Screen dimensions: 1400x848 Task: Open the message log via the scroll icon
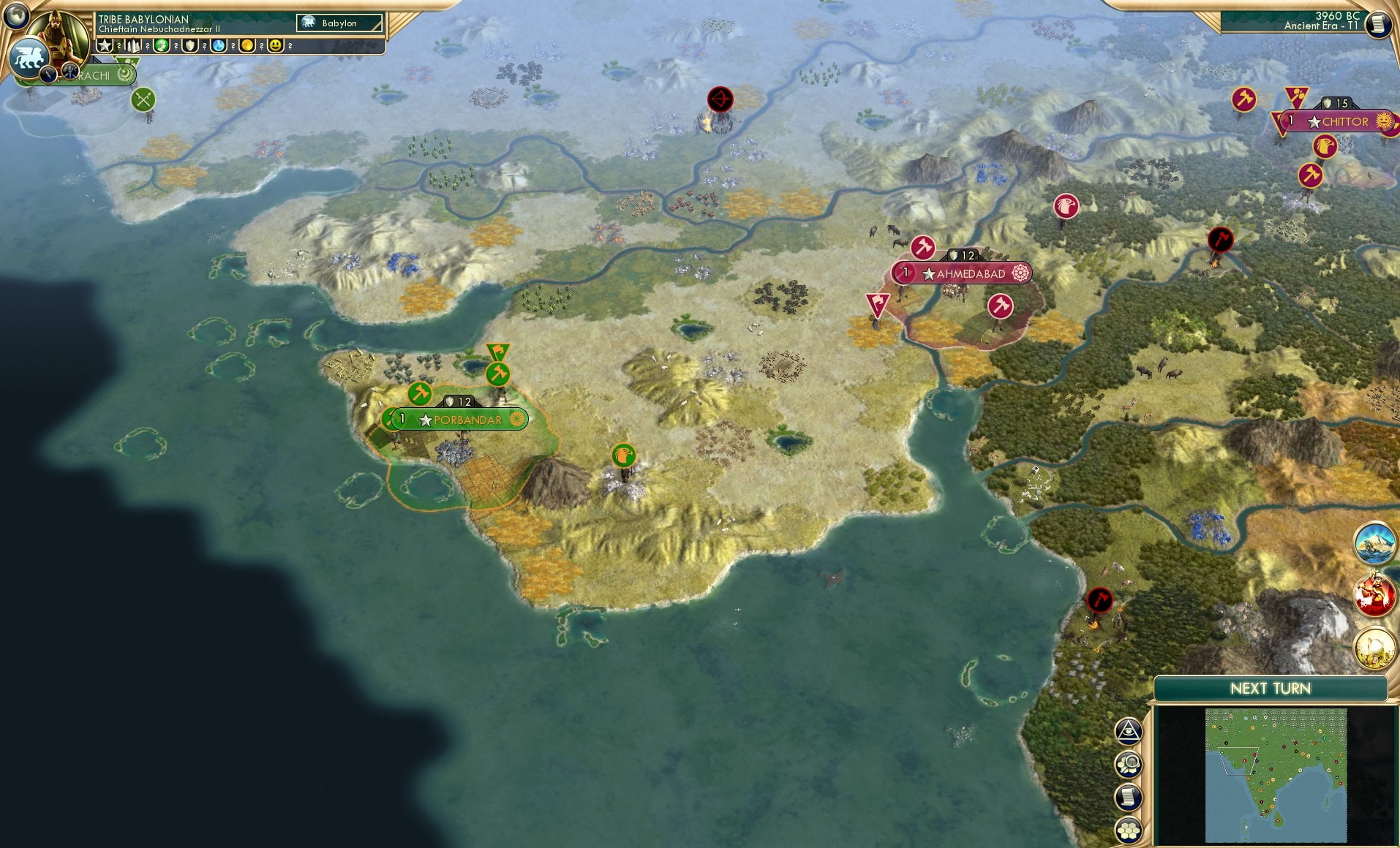[x=1128, y=798]
